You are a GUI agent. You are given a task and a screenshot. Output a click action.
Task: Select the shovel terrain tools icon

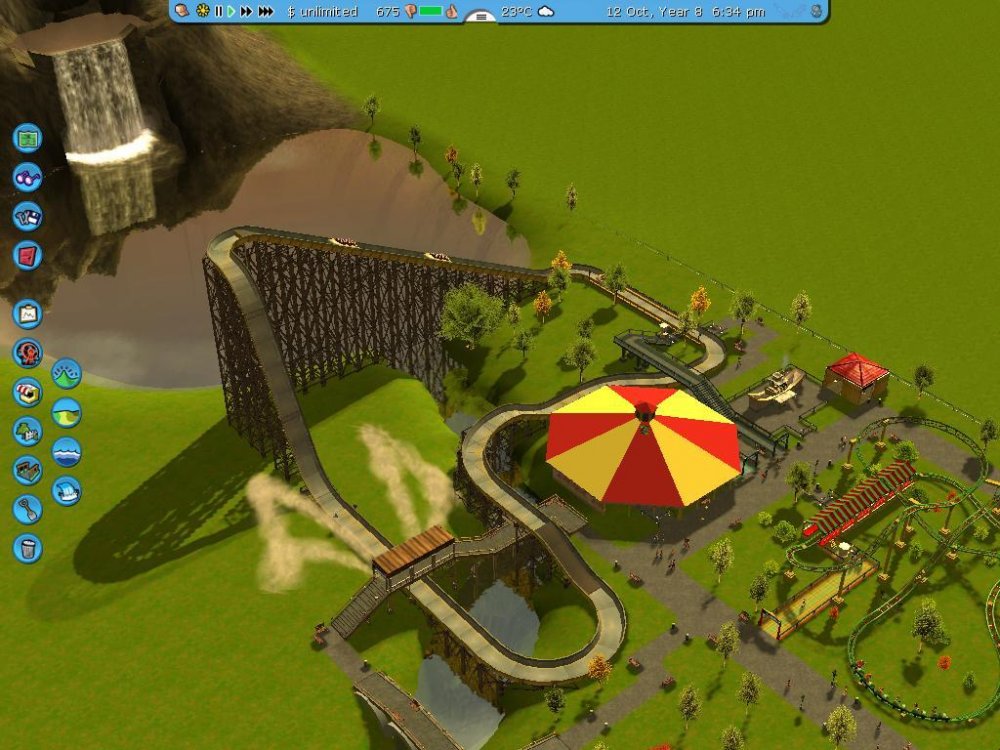[27, 509]
